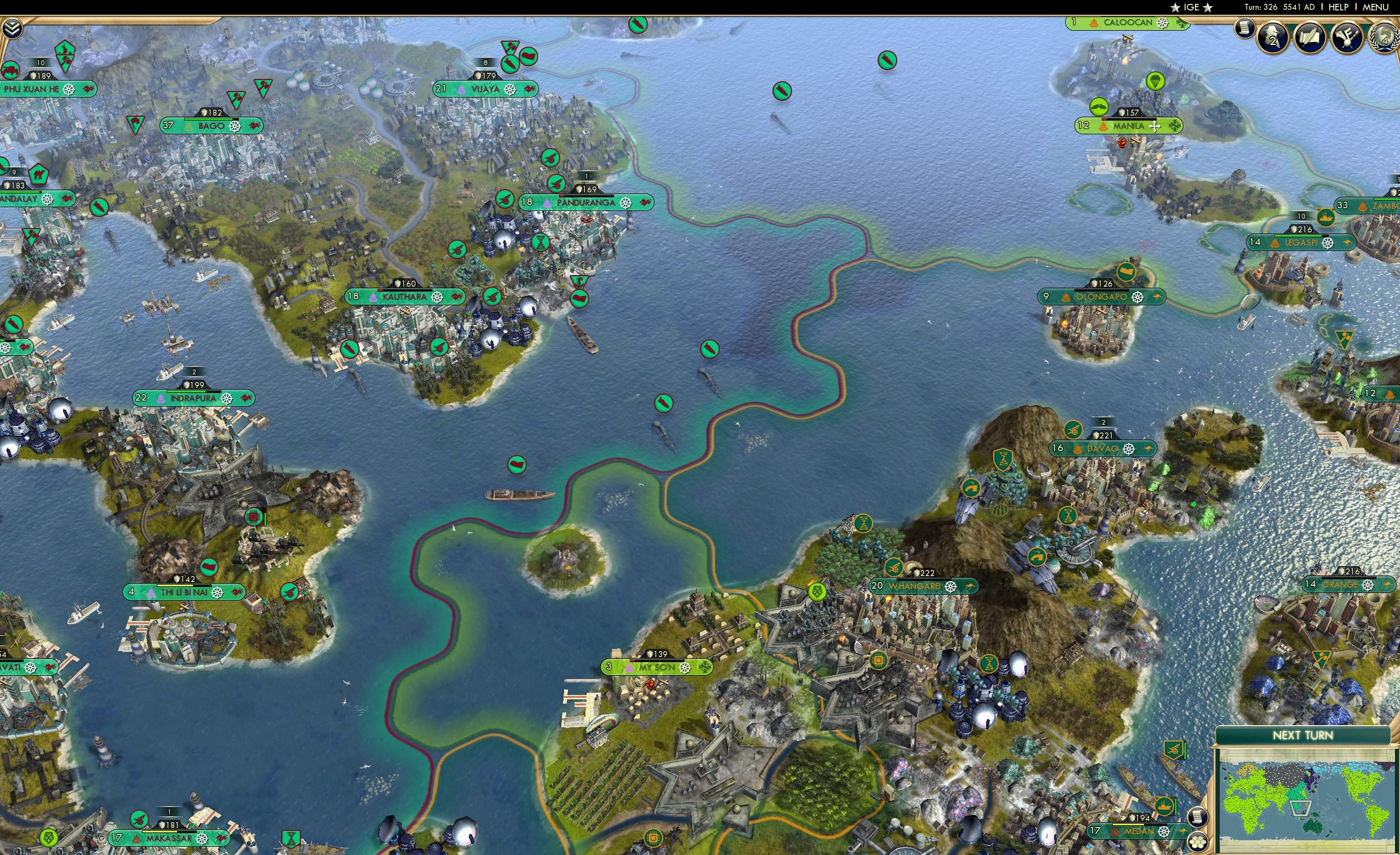The width and height of the screenshot is (1400, 855).
Task: Click the horse resource icon near Mandalay
Action: [38, 175]
